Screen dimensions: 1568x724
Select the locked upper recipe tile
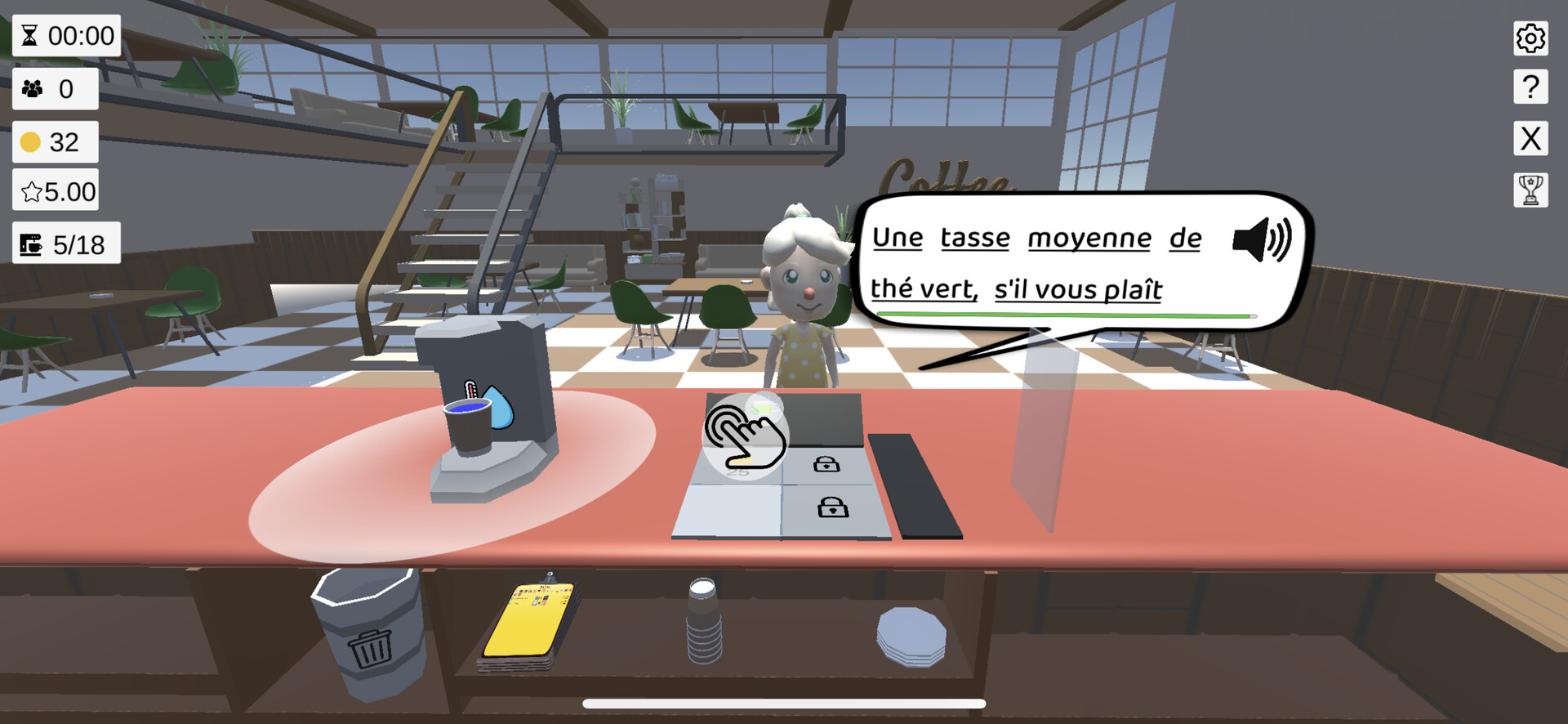click(825, 465)
